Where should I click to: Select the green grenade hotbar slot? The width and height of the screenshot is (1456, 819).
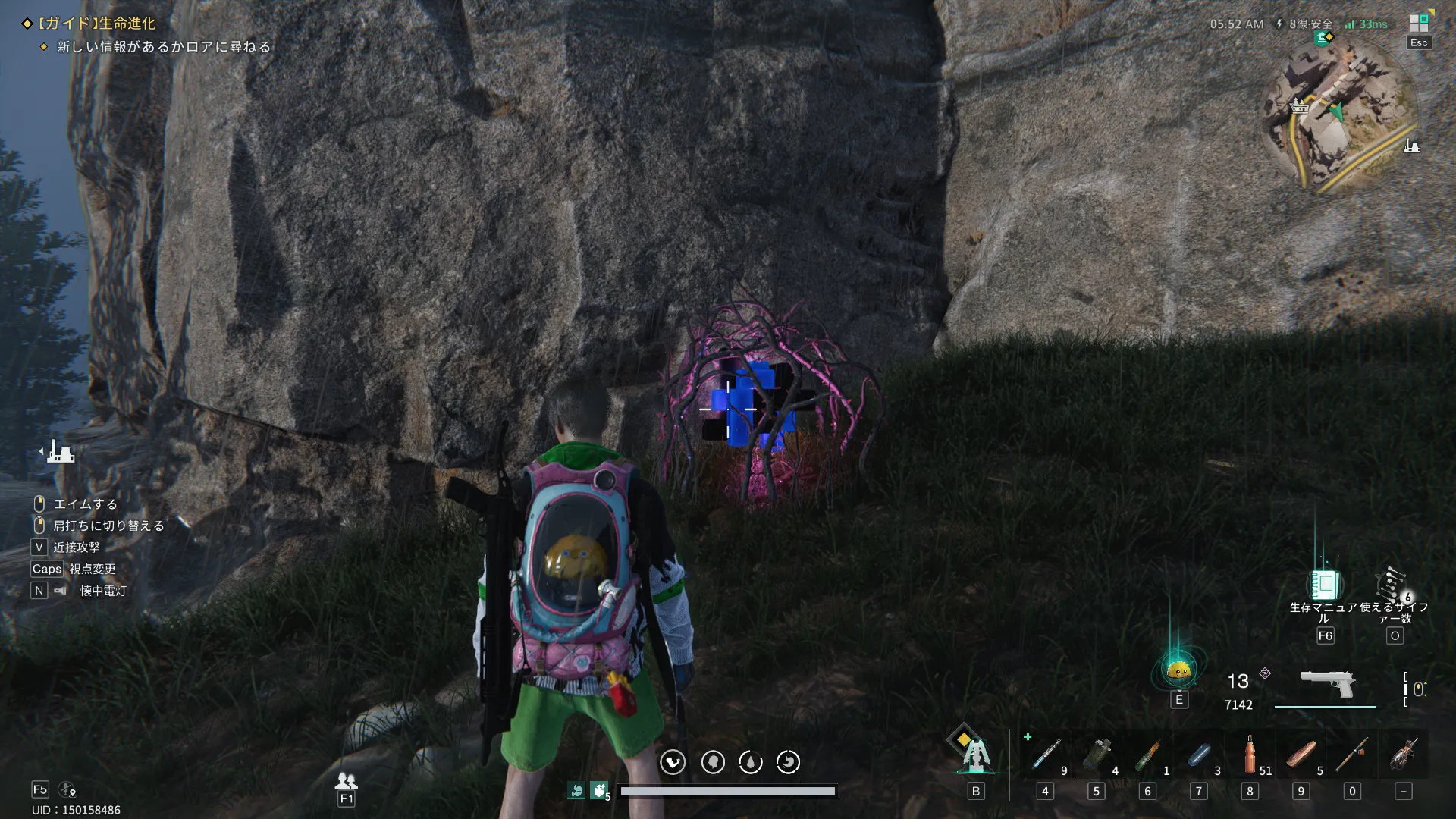[x=1096, y=755]
